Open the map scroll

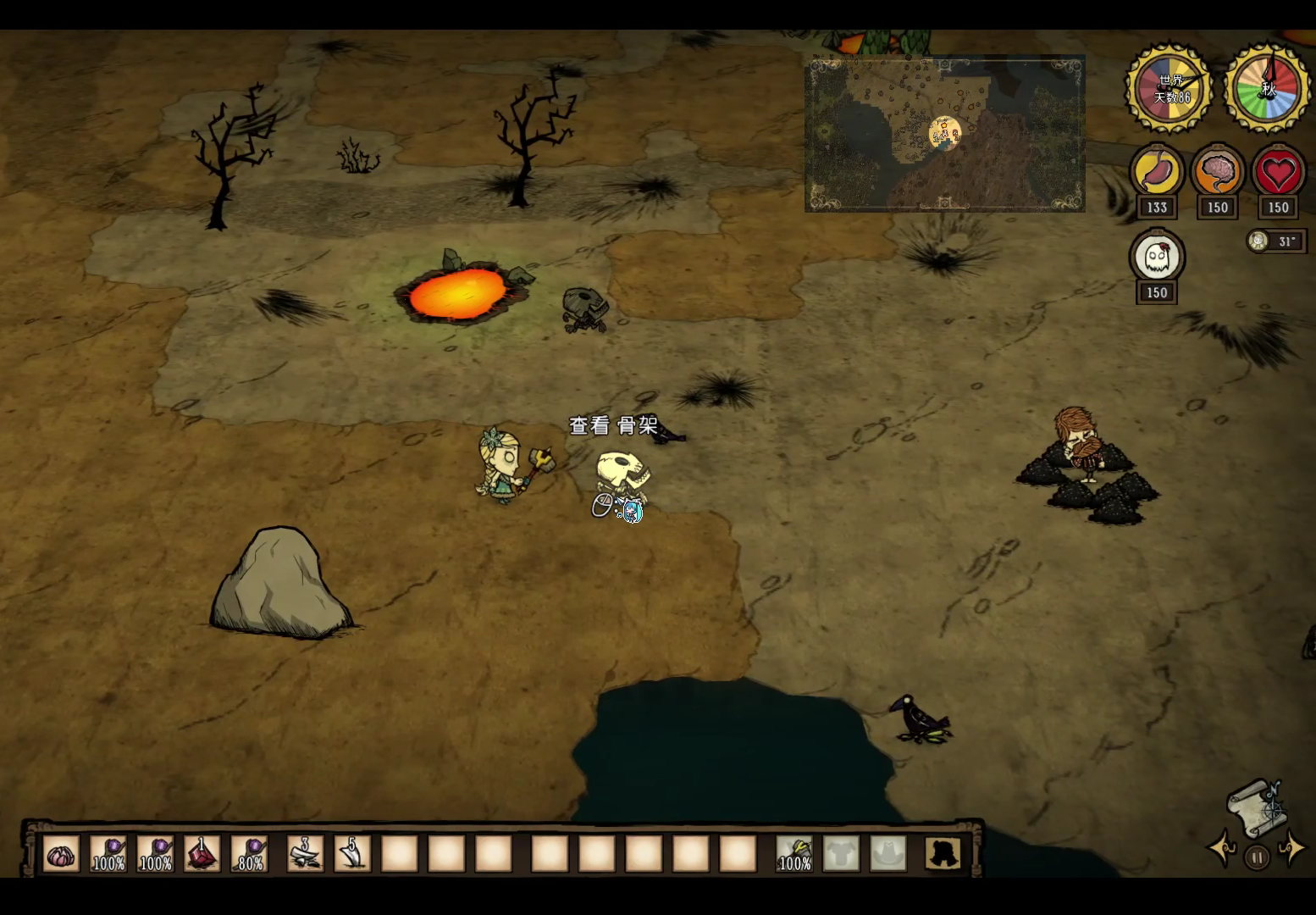[x=1258, y=806]
